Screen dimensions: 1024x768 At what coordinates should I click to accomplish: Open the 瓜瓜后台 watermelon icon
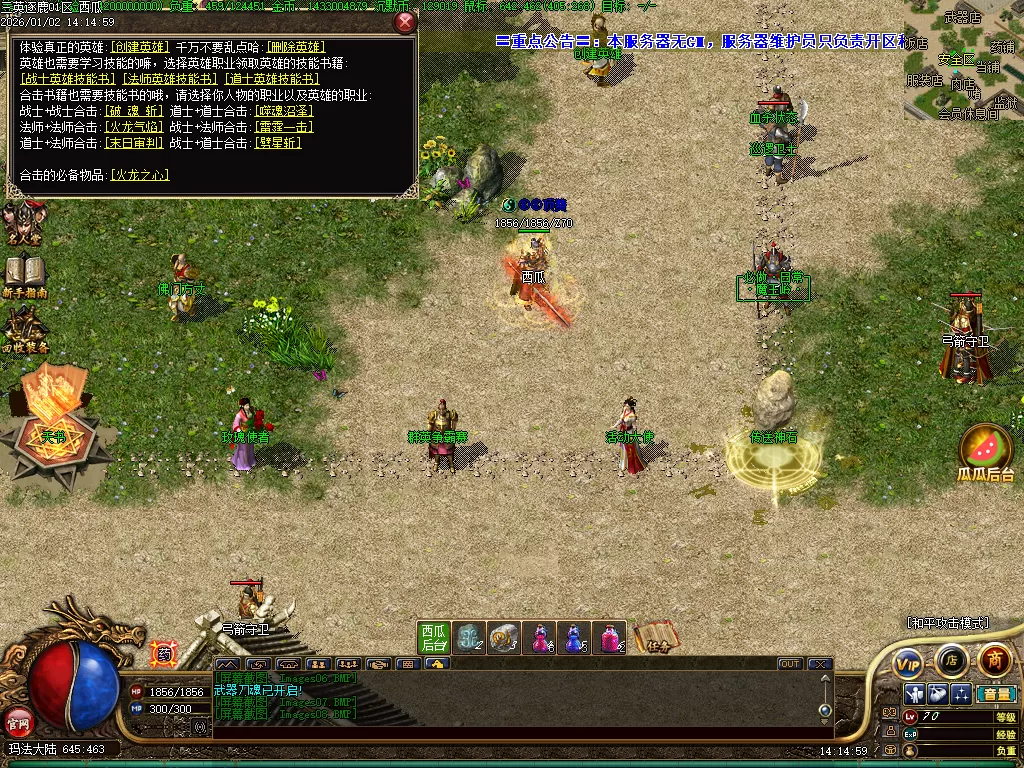[985, 453]
